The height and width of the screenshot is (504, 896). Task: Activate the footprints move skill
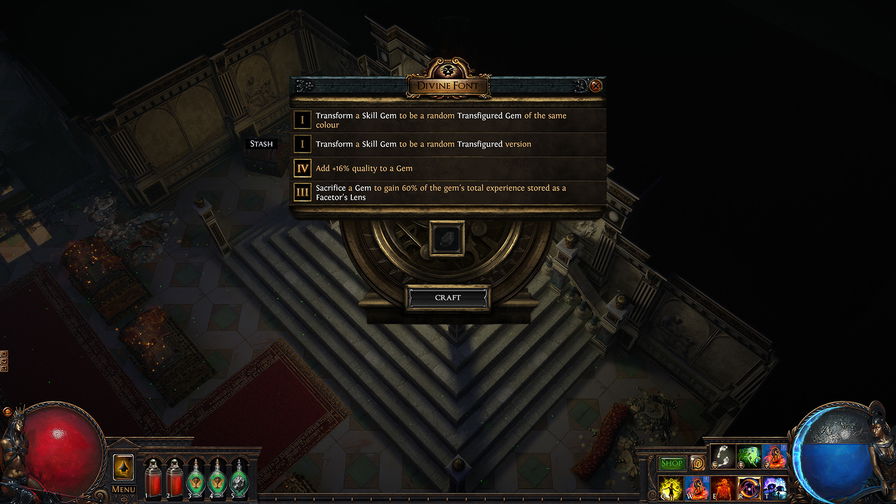click(723, 458)
